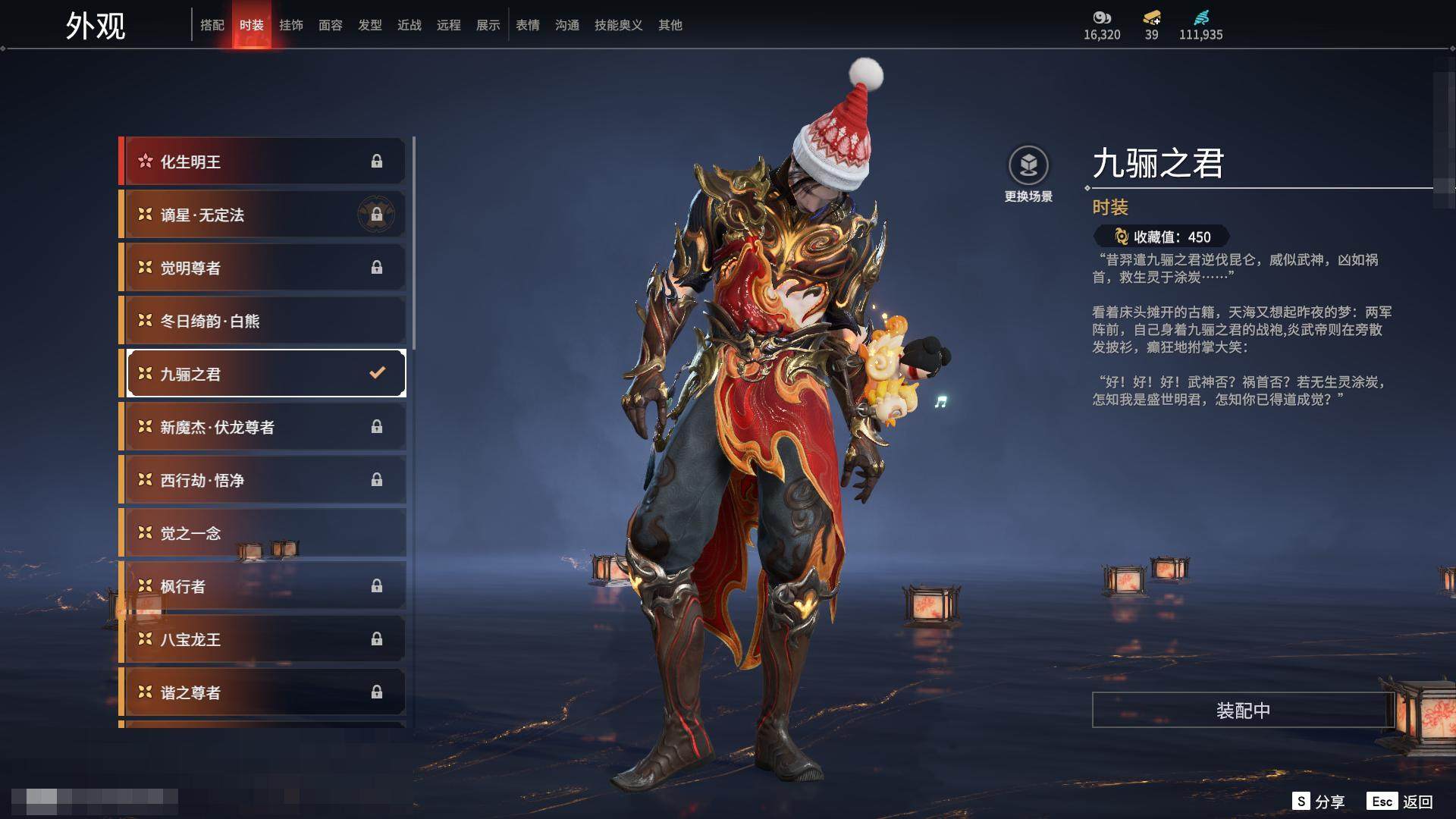Click the 装配中 equipped button
This screenshot has height=819, width=1456.
coord(1243,710)
